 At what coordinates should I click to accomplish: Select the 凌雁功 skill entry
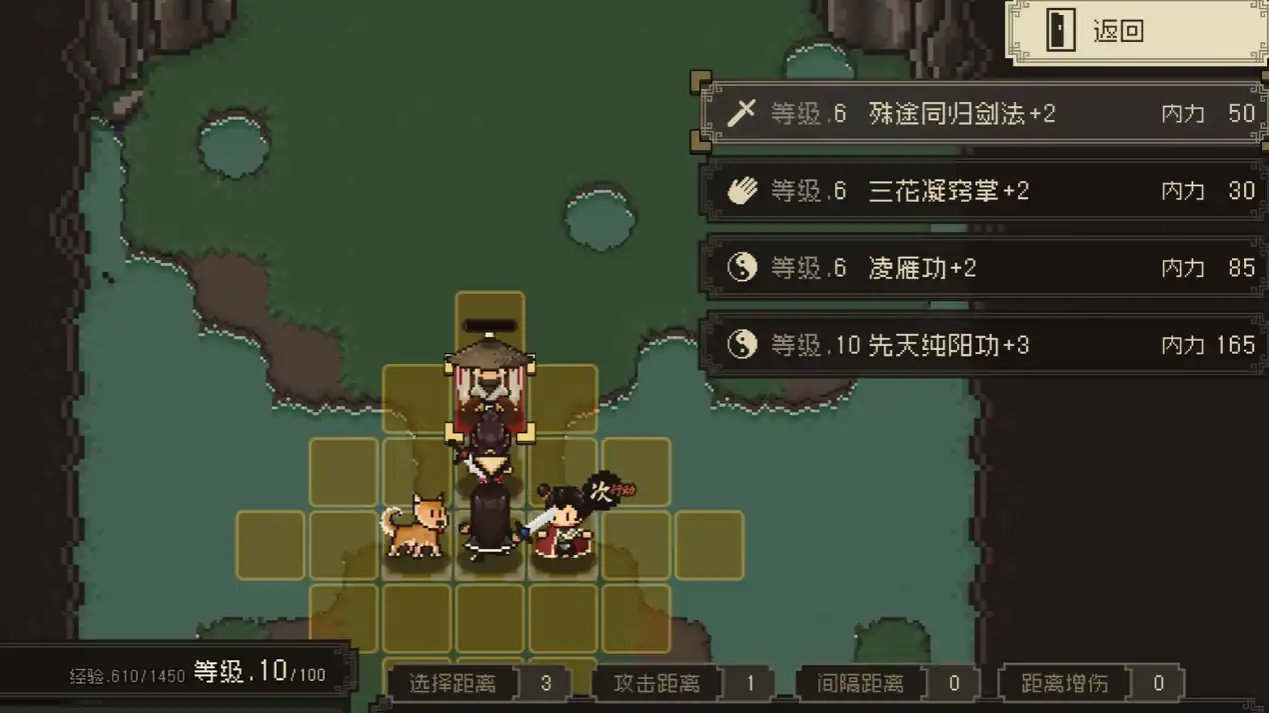985,267
